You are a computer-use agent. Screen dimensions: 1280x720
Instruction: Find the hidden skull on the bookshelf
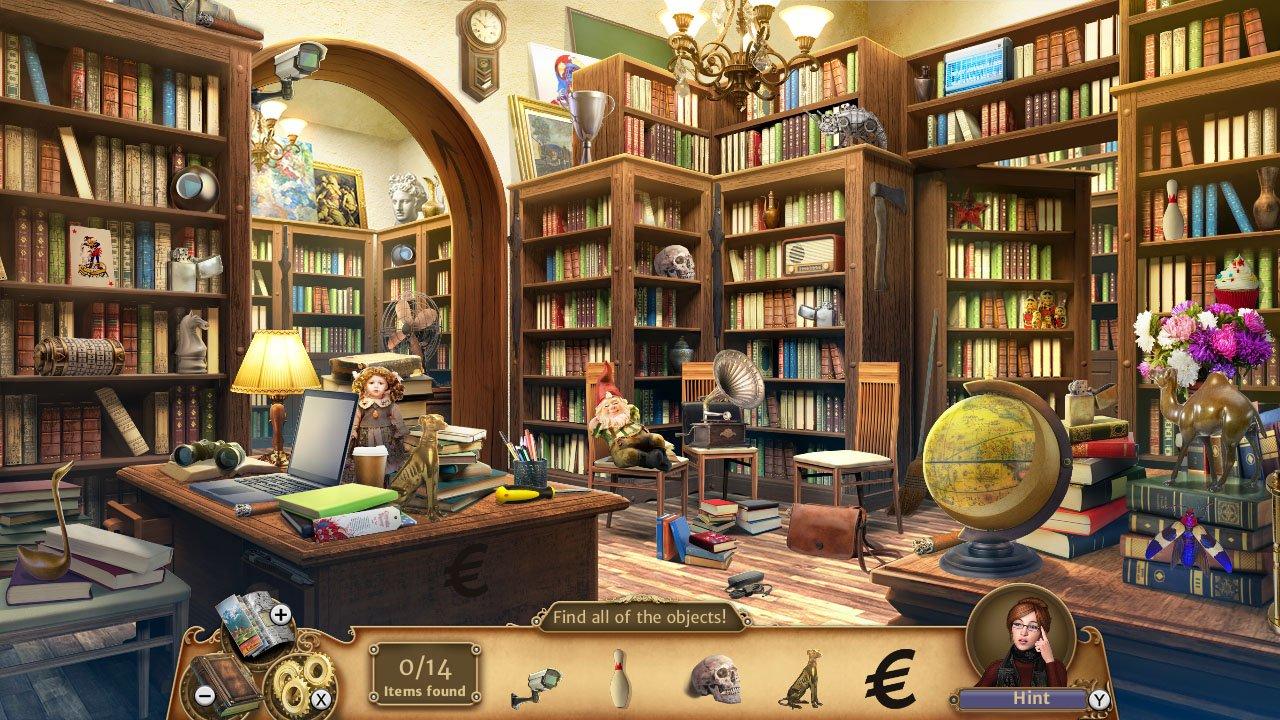[676, 260]
